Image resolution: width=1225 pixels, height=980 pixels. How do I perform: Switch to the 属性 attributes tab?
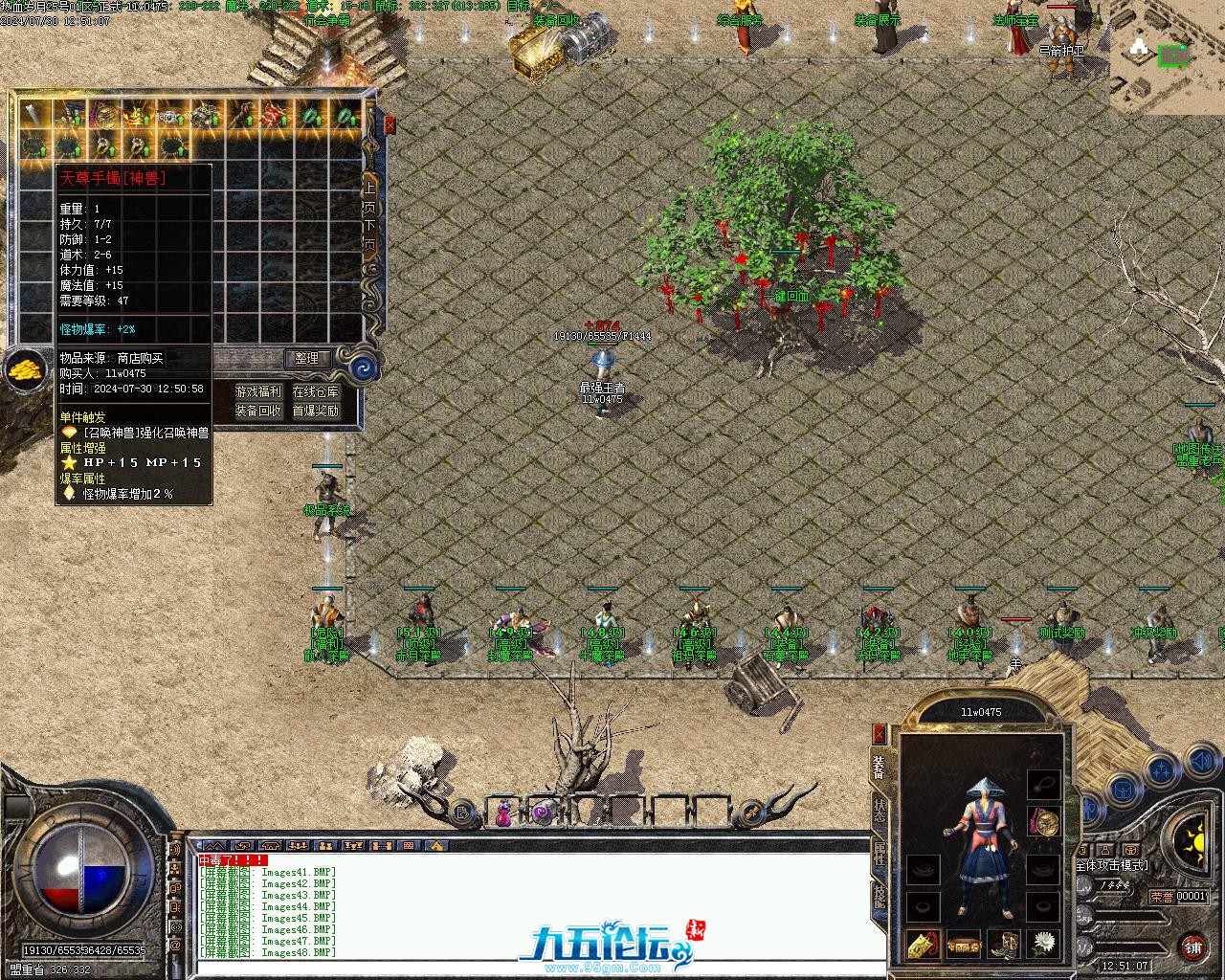pyautogui.click(x=880, y=854)
